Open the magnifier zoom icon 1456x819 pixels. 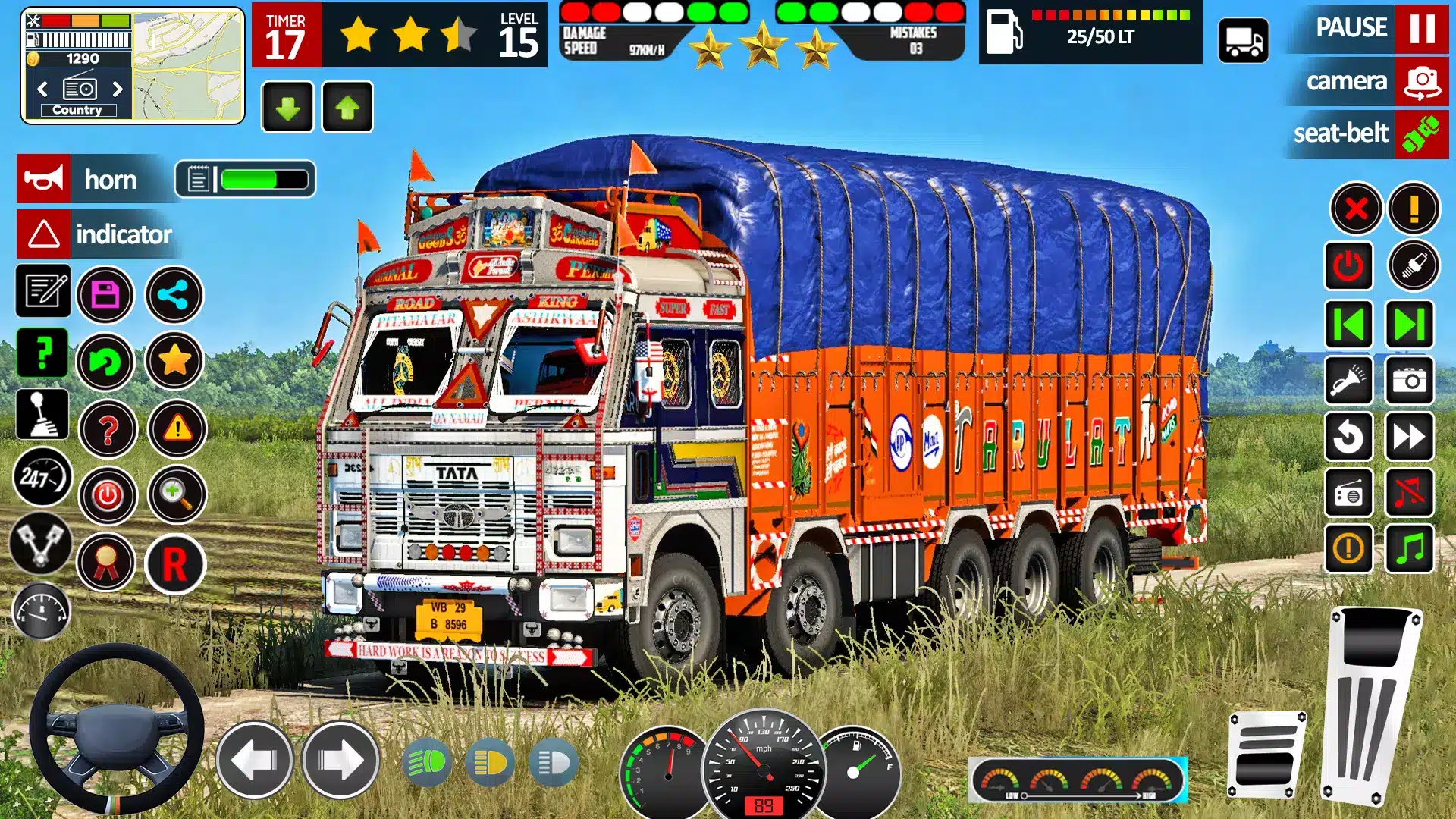click(176, 495)
